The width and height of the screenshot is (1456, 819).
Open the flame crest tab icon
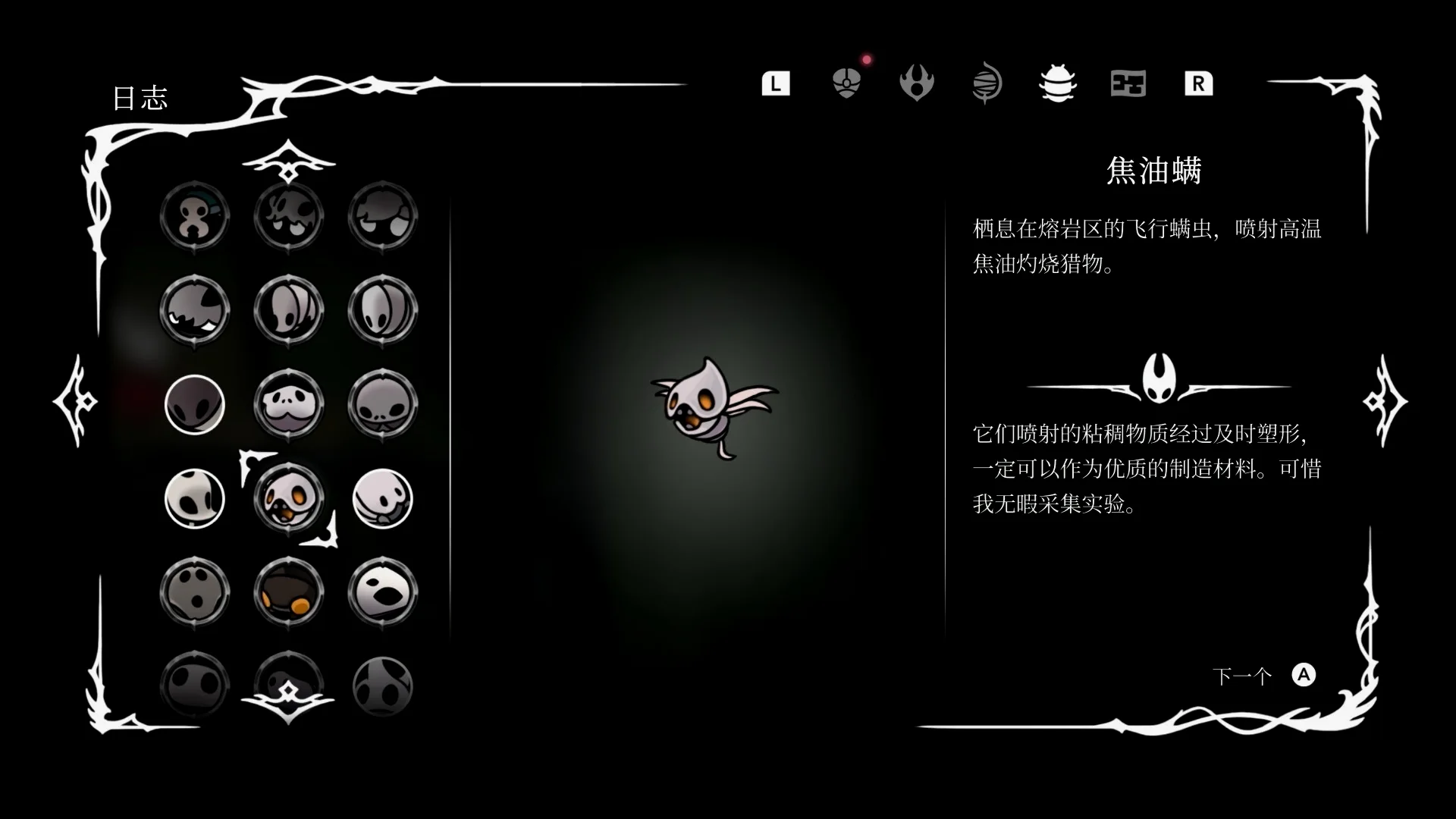(916, 83)
